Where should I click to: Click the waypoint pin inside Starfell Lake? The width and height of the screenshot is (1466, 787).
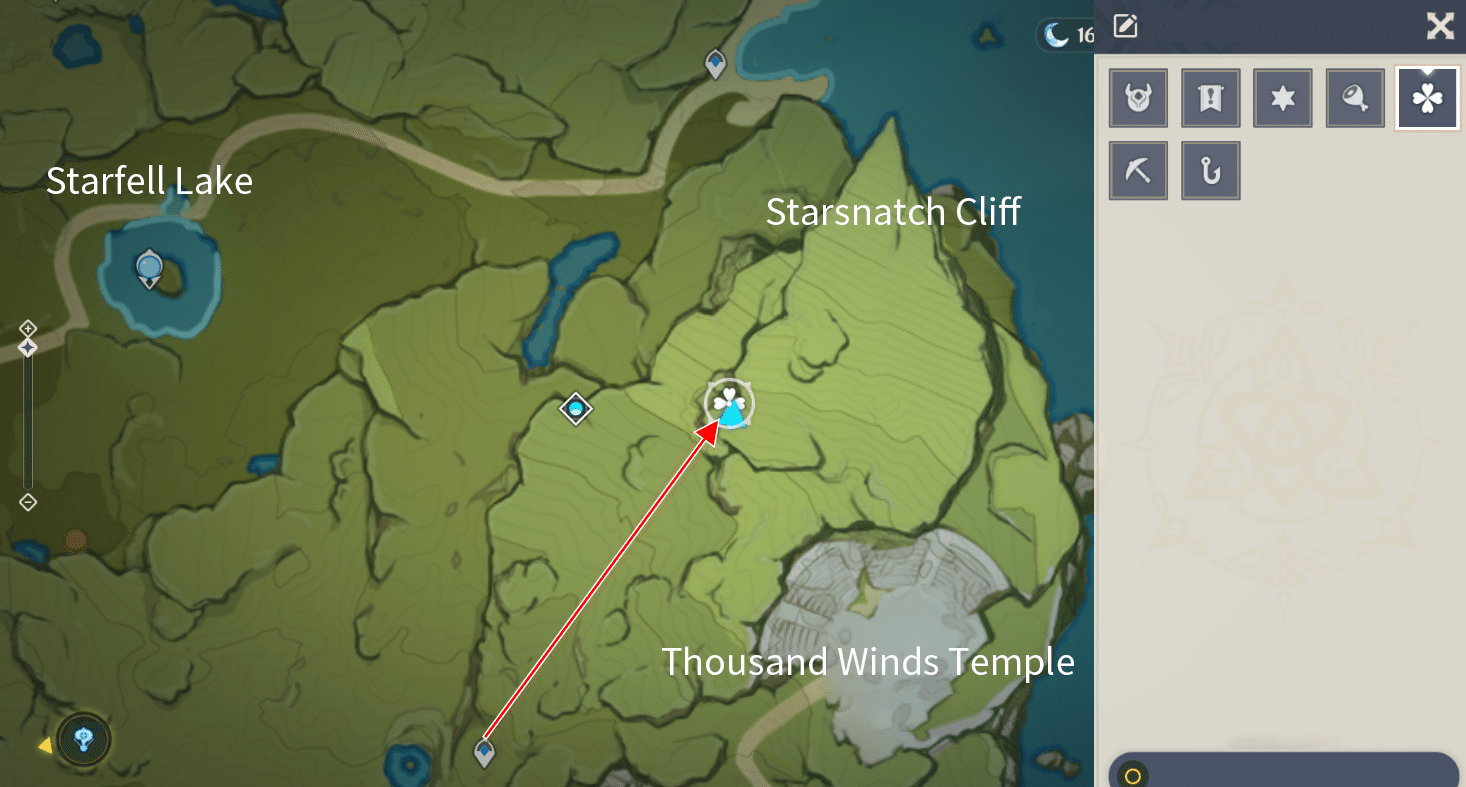(149, 265)
